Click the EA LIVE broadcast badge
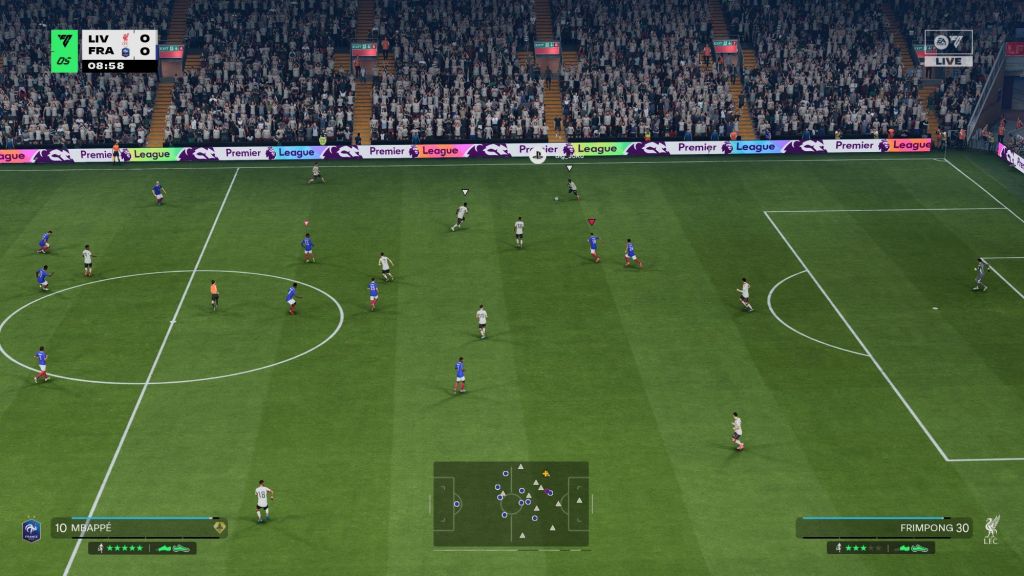Screen dimensions: 1024x576 tap(948, 48)
